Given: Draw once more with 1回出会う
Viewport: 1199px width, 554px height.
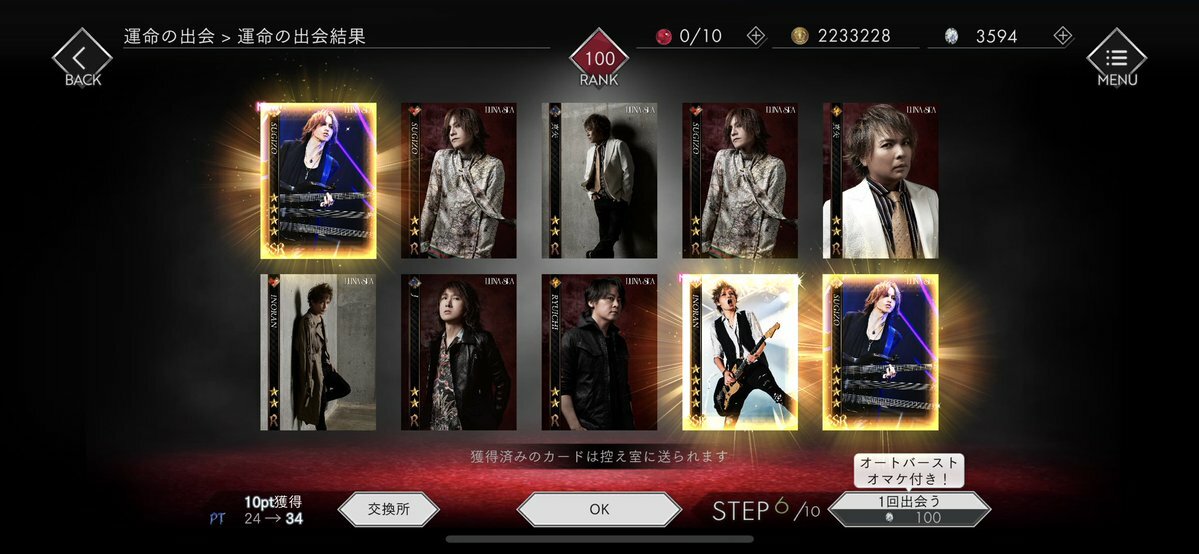Looking at the screenshot, I should (x=909, y=509).
